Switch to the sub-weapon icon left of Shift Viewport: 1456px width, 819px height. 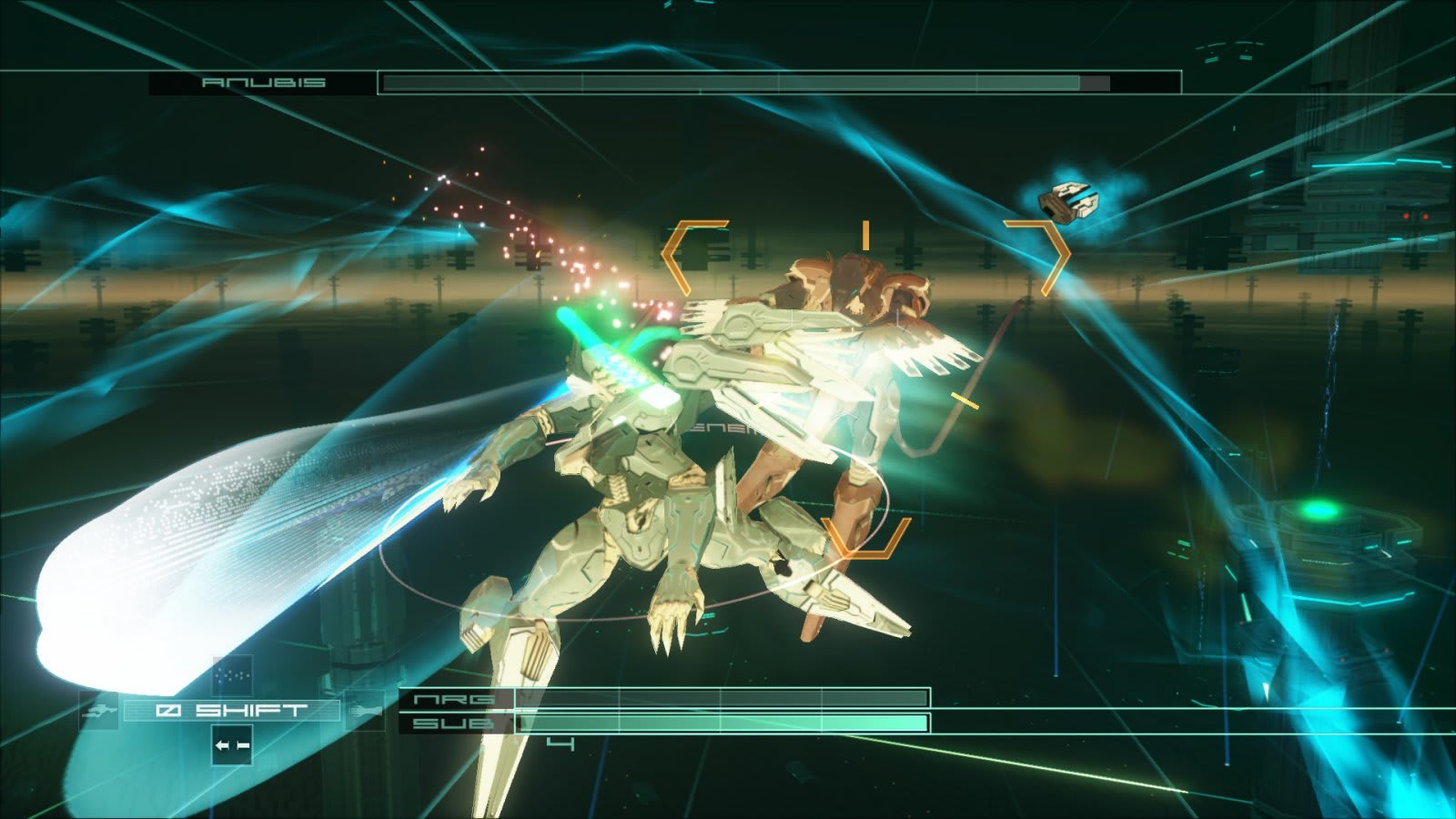click(99, 710)
